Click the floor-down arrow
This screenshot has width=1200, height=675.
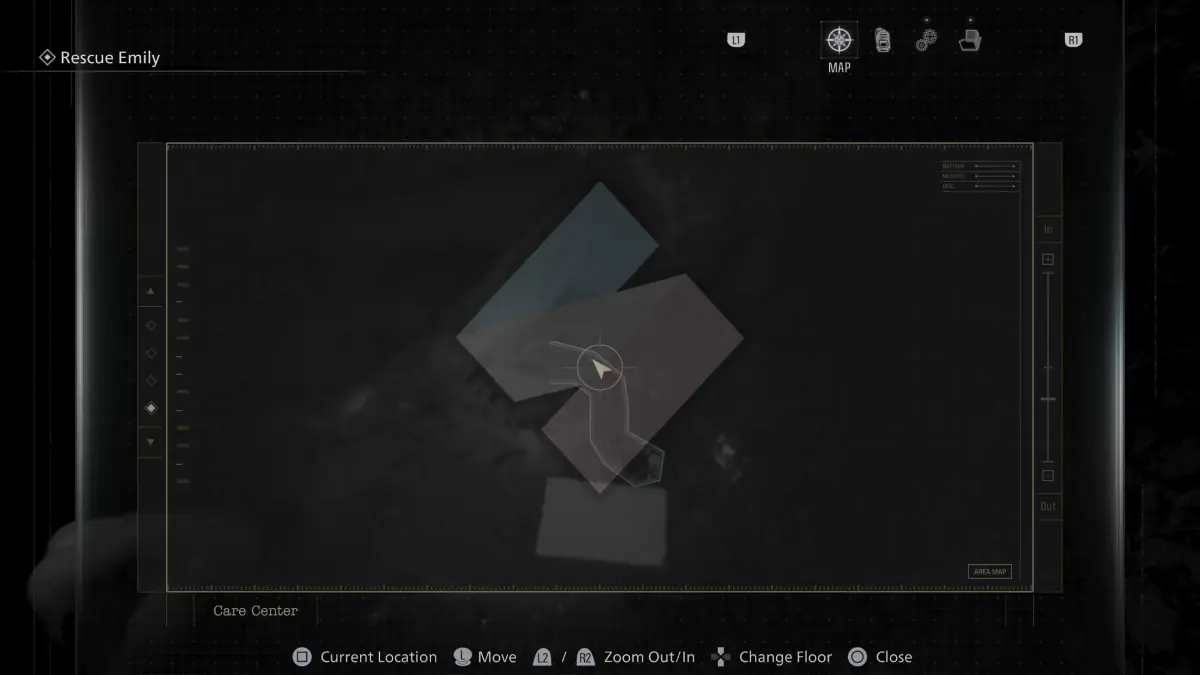151,441
